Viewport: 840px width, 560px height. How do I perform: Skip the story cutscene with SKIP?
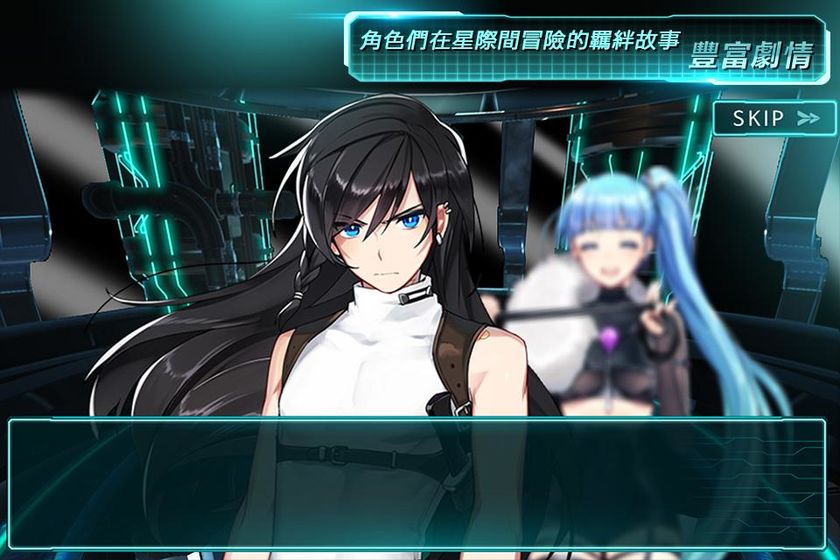[x=775, y=118]
